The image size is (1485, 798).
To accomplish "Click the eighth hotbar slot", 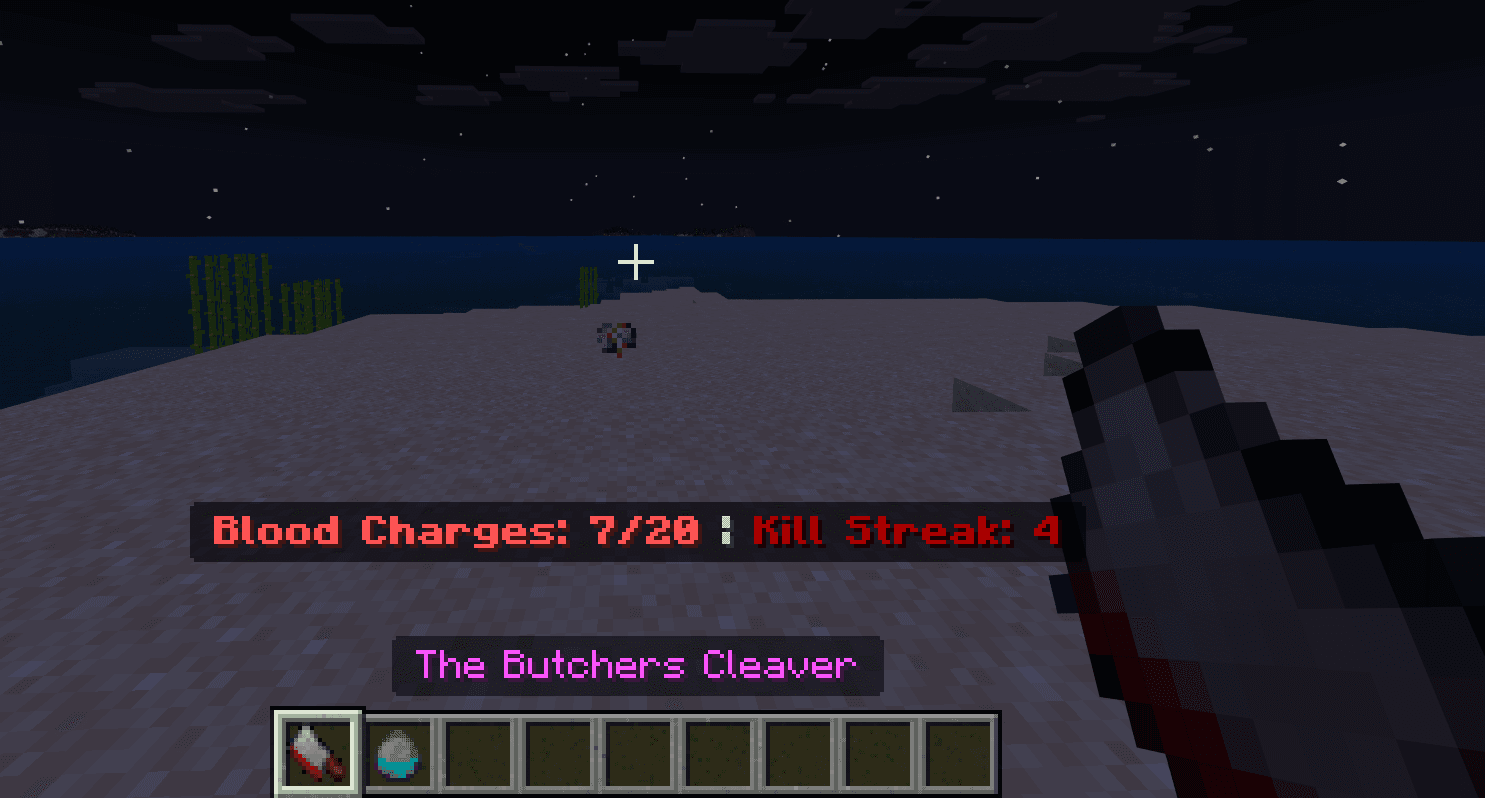I will [877, 755].
